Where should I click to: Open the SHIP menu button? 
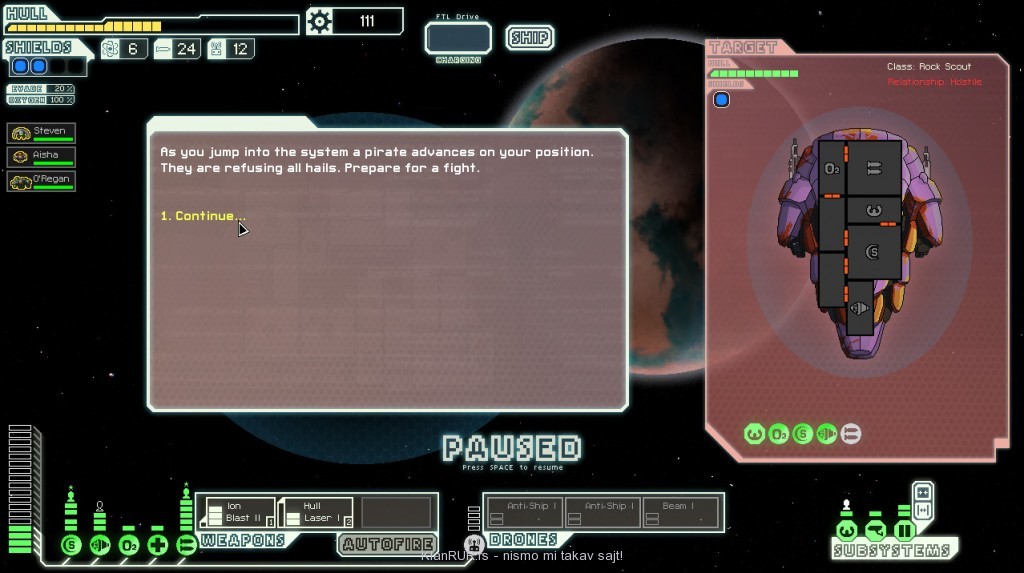tap(529, 38)
